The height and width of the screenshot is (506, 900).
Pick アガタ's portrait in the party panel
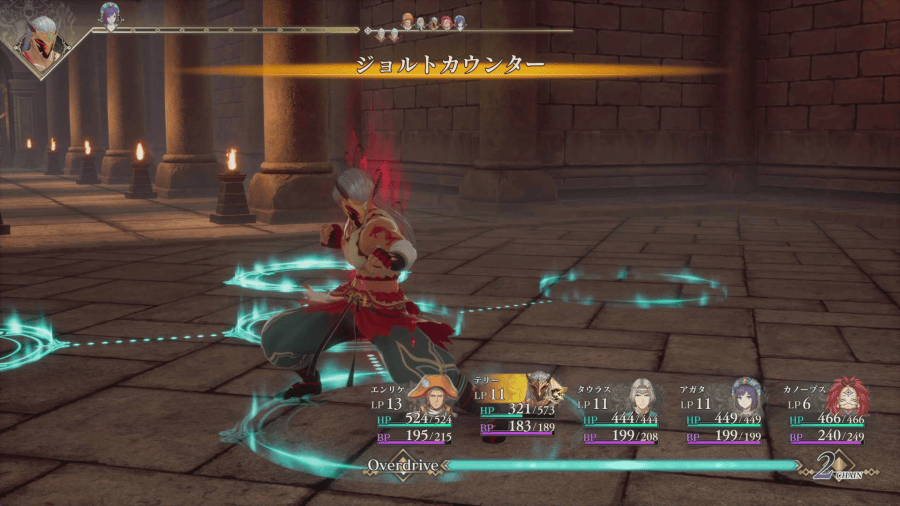[x=746, y=396]
